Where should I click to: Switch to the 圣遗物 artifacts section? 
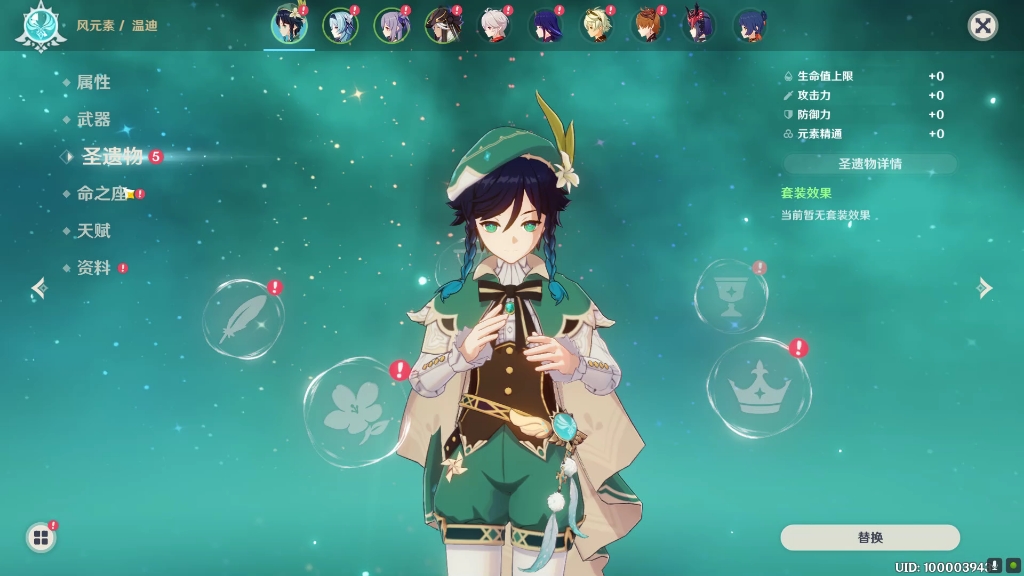pyautogui.click(x=112, y=156)
